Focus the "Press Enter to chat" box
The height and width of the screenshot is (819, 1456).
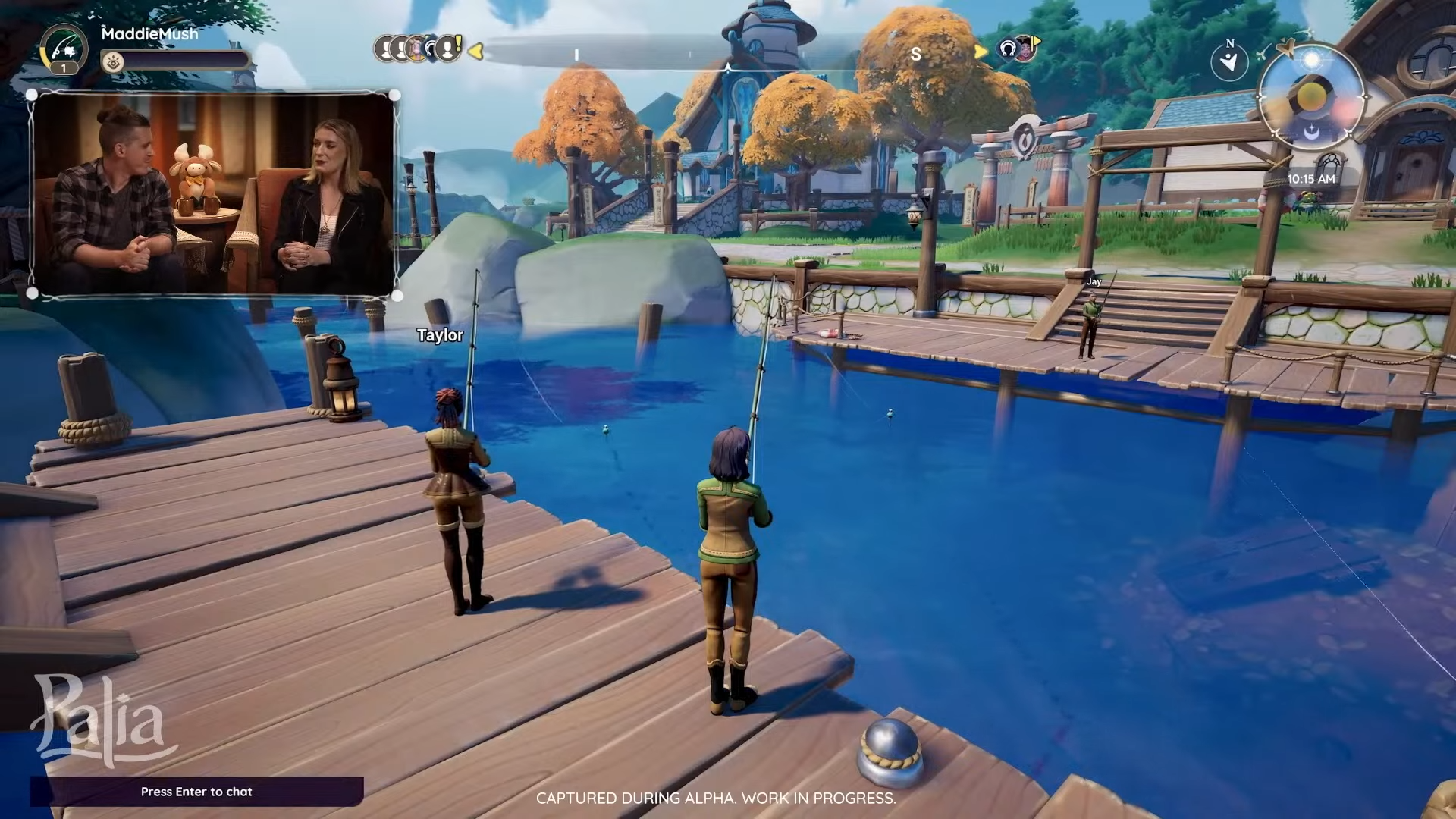(197, 792)
